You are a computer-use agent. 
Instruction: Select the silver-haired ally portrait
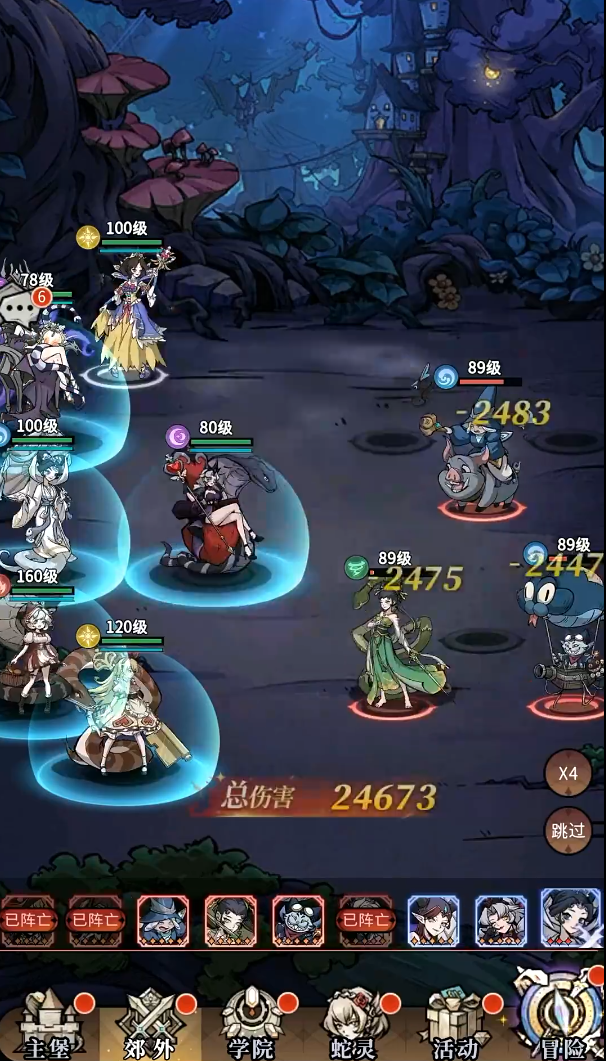click(500, 920)
